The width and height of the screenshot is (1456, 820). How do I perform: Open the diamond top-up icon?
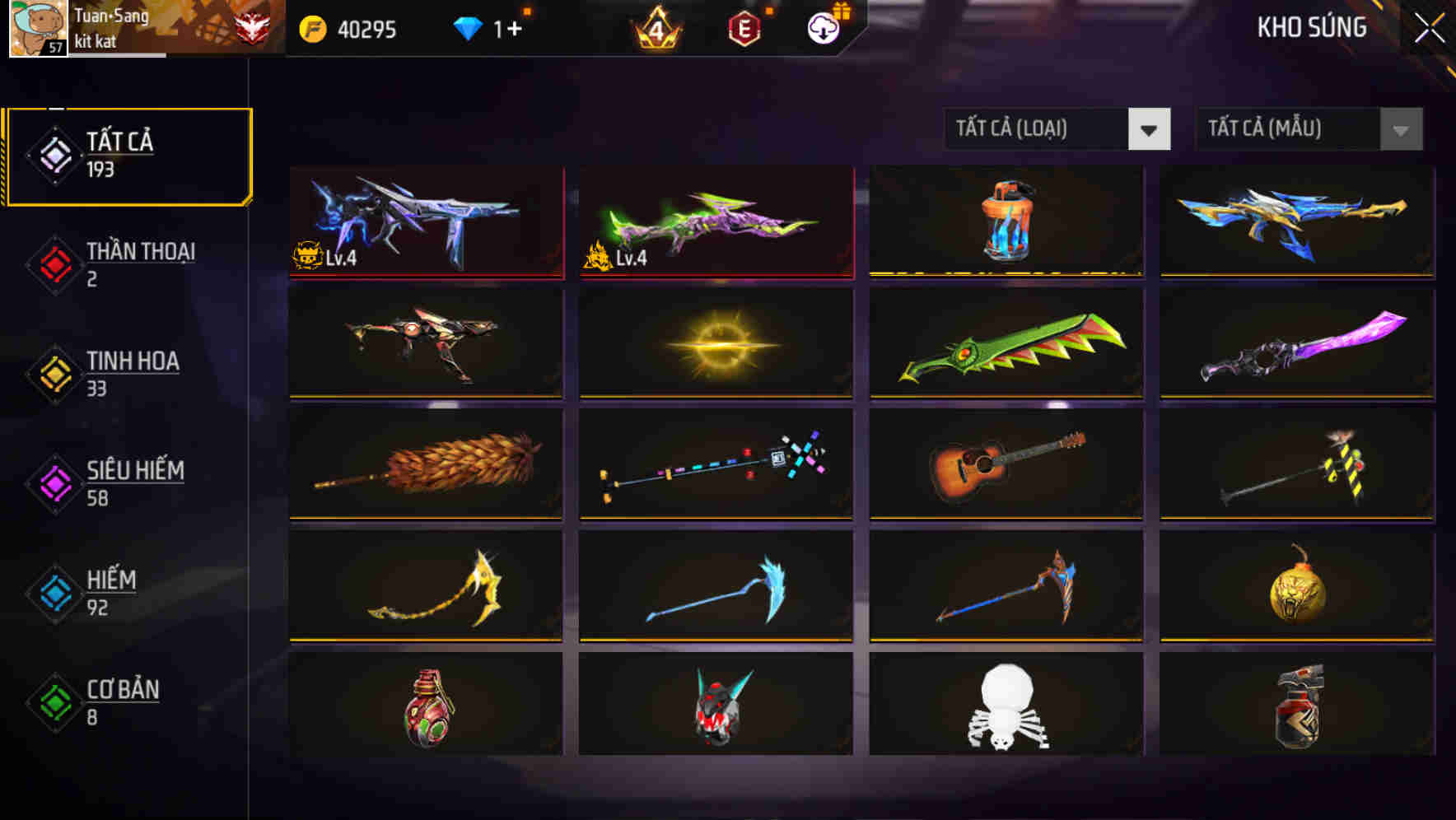pos(466,30)
